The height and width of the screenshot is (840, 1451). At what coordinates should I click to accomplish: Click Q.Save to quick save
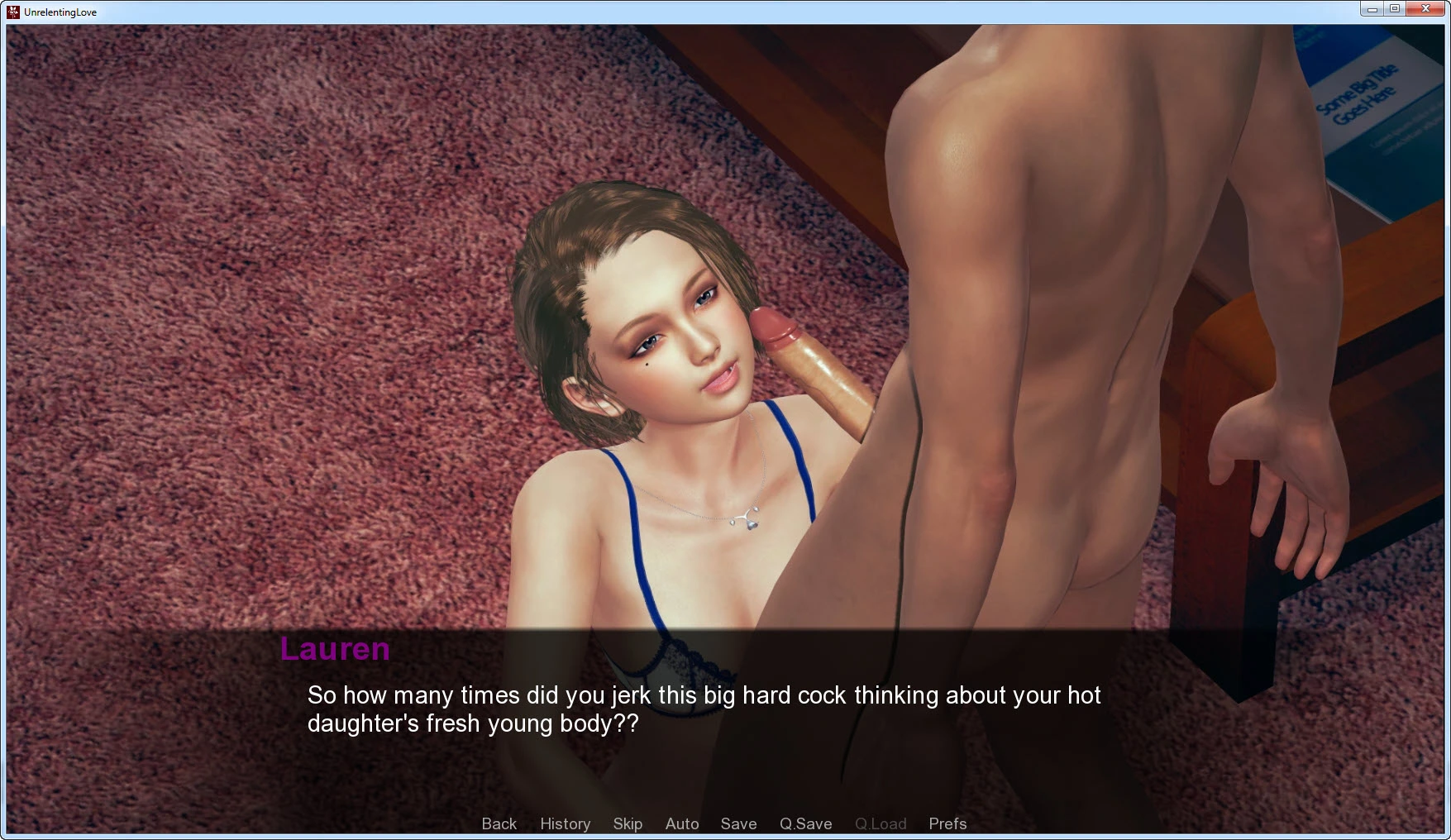pos(805,823)
